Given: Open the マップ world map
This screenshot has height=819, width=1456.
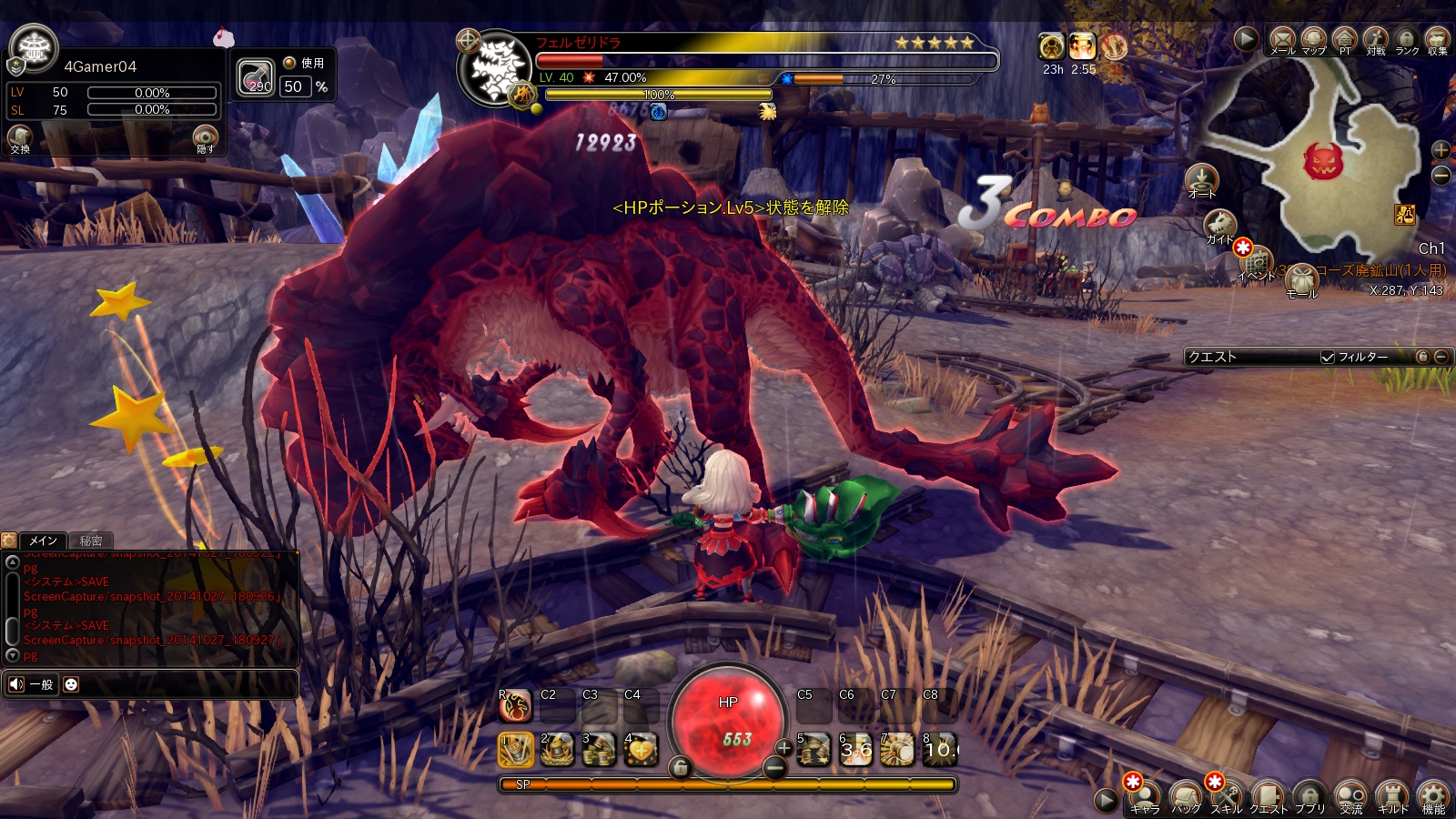Looking at the screenshot, I should 1313,39.
